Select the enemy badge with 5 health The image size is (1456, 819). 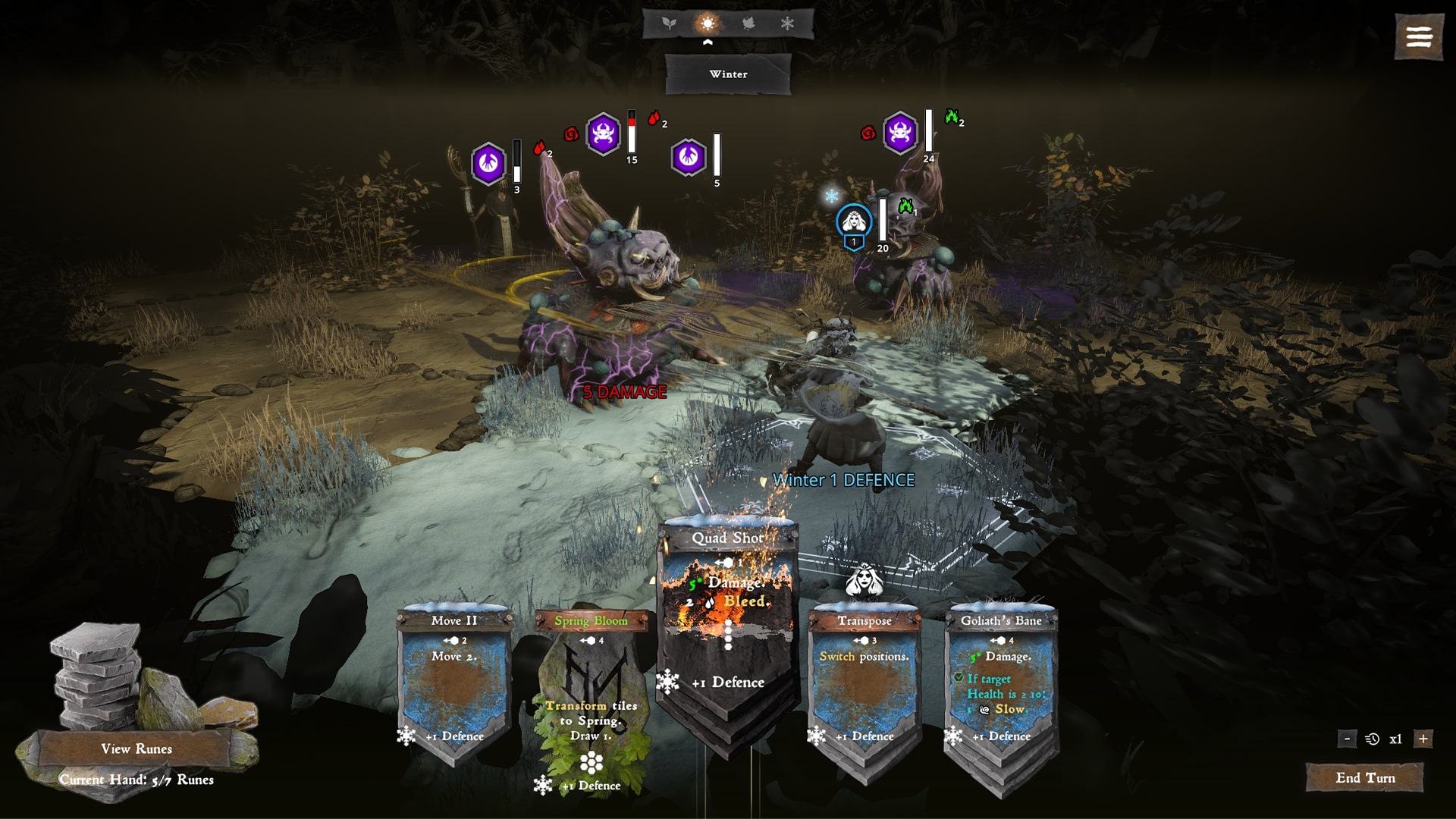coord(689,157)
